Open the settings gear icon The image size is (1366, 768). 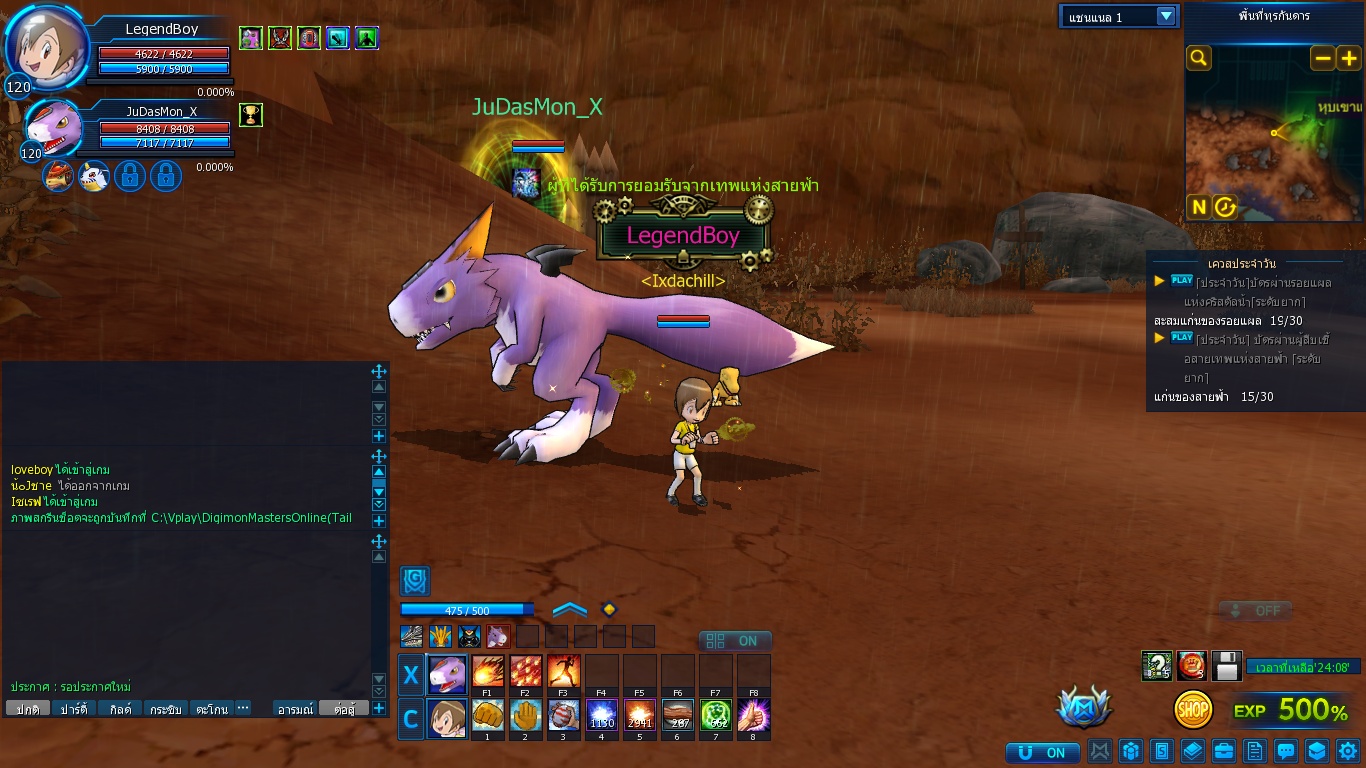tap(1348, 750)
